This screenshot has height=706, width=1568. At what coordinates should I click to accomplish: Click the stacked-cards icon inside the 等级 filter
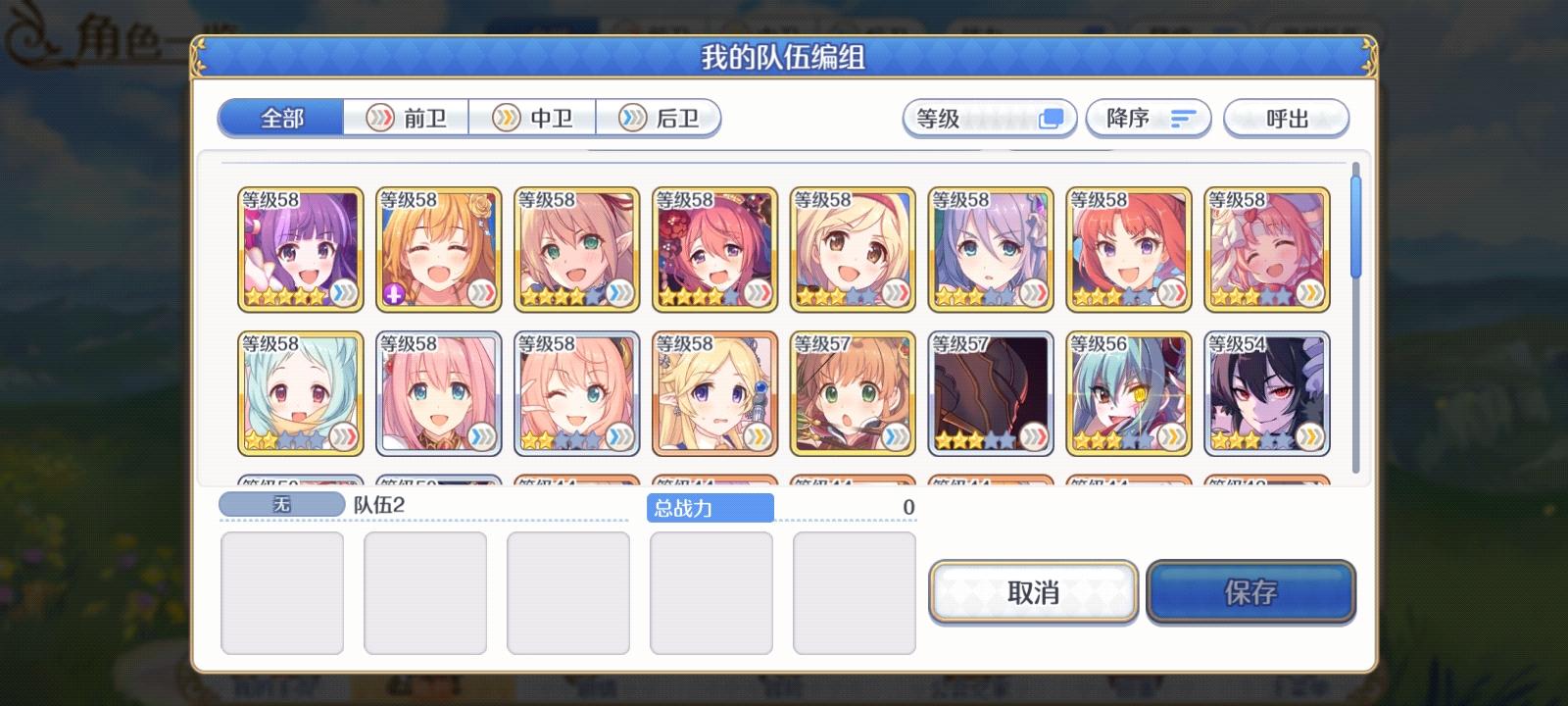(1053, 118)
